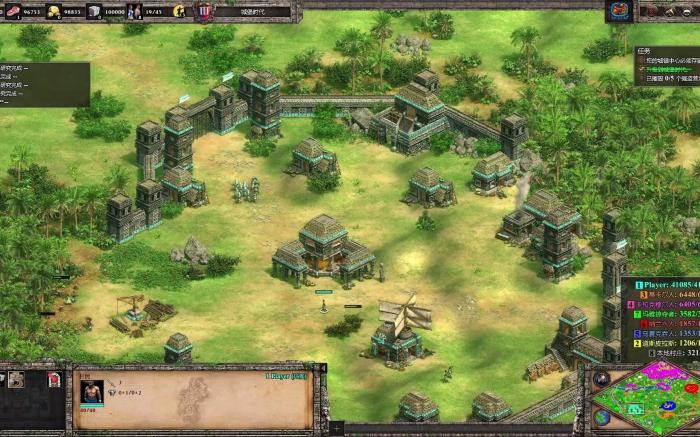
Task: Select the unit portrait in the info panel
Action: pyautogui.click(x=92, y=390)
